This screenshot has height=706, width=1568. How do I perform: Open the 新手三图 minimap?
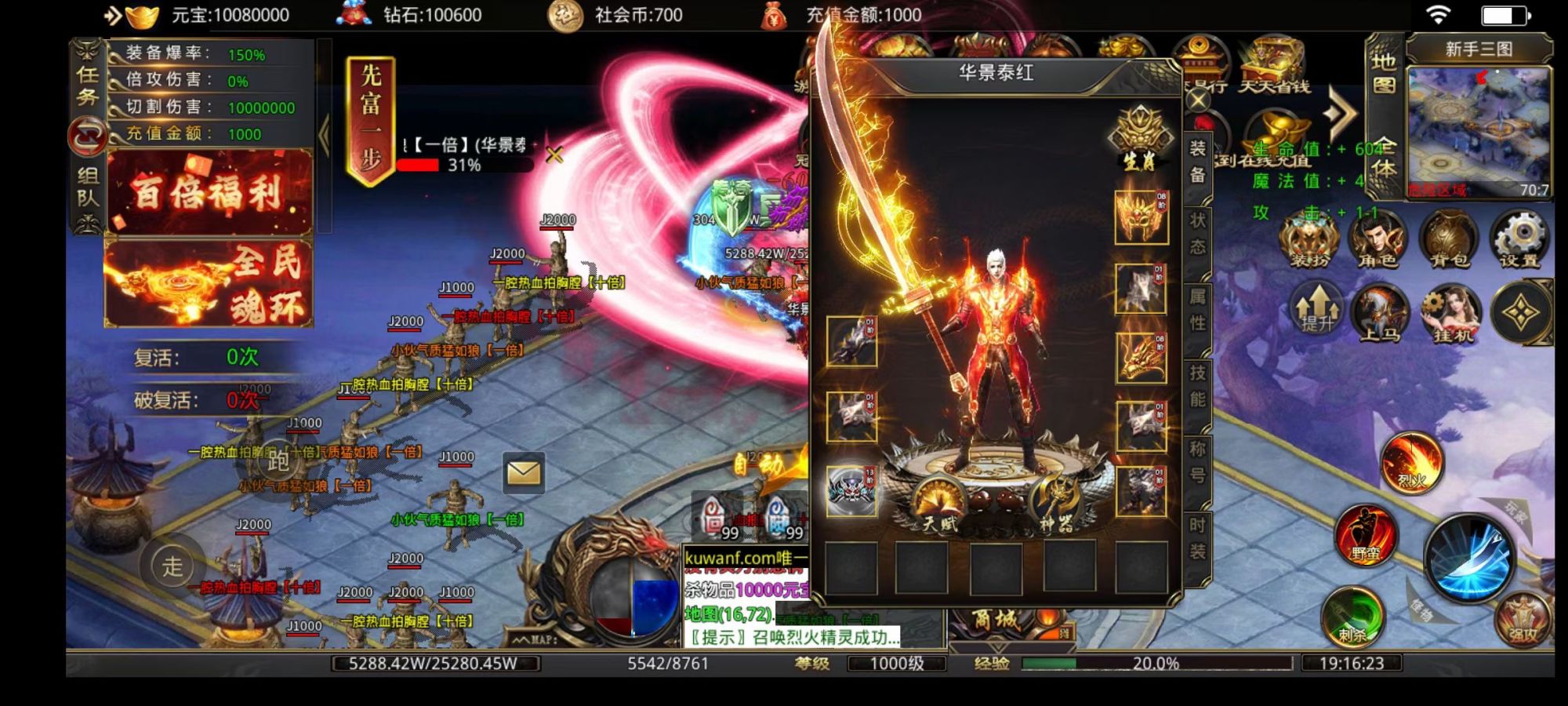point(1479,131)
